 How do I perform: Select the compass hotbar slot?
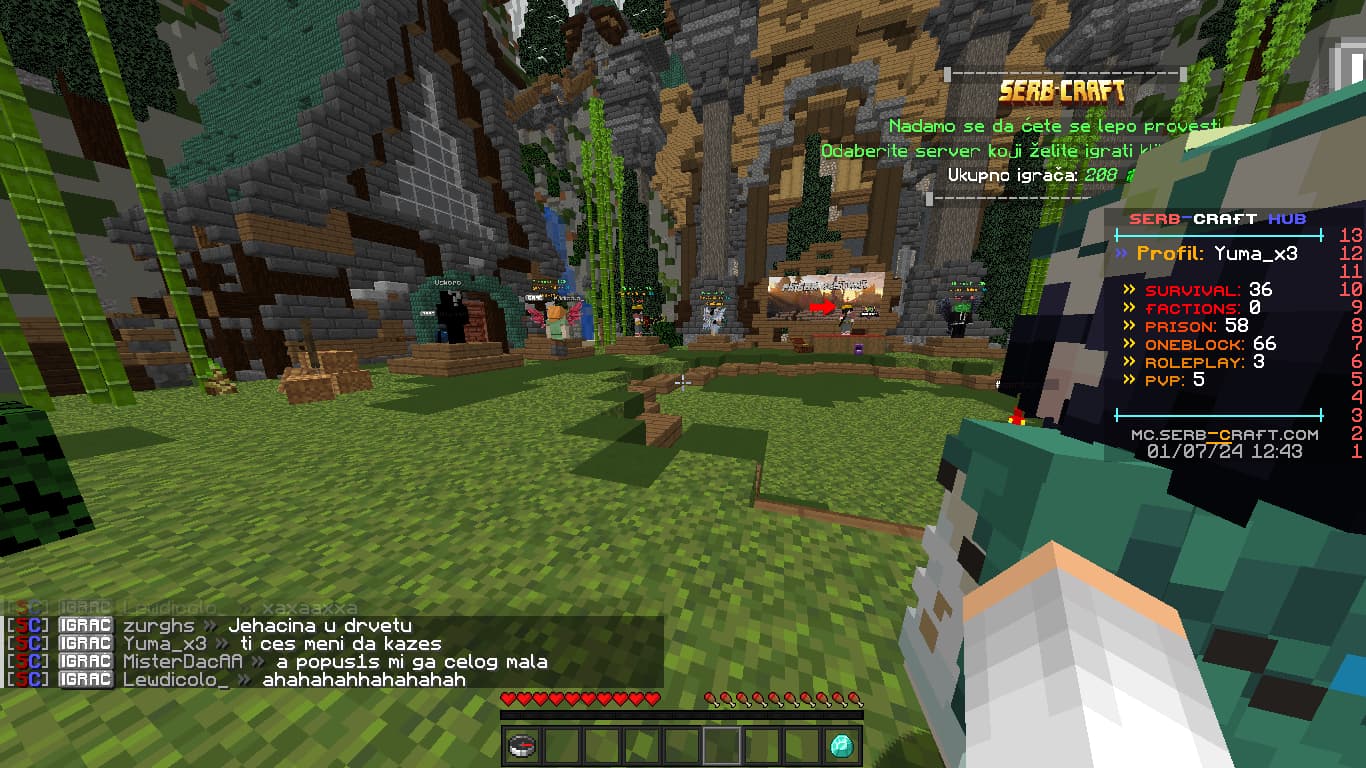coord(522,746)
